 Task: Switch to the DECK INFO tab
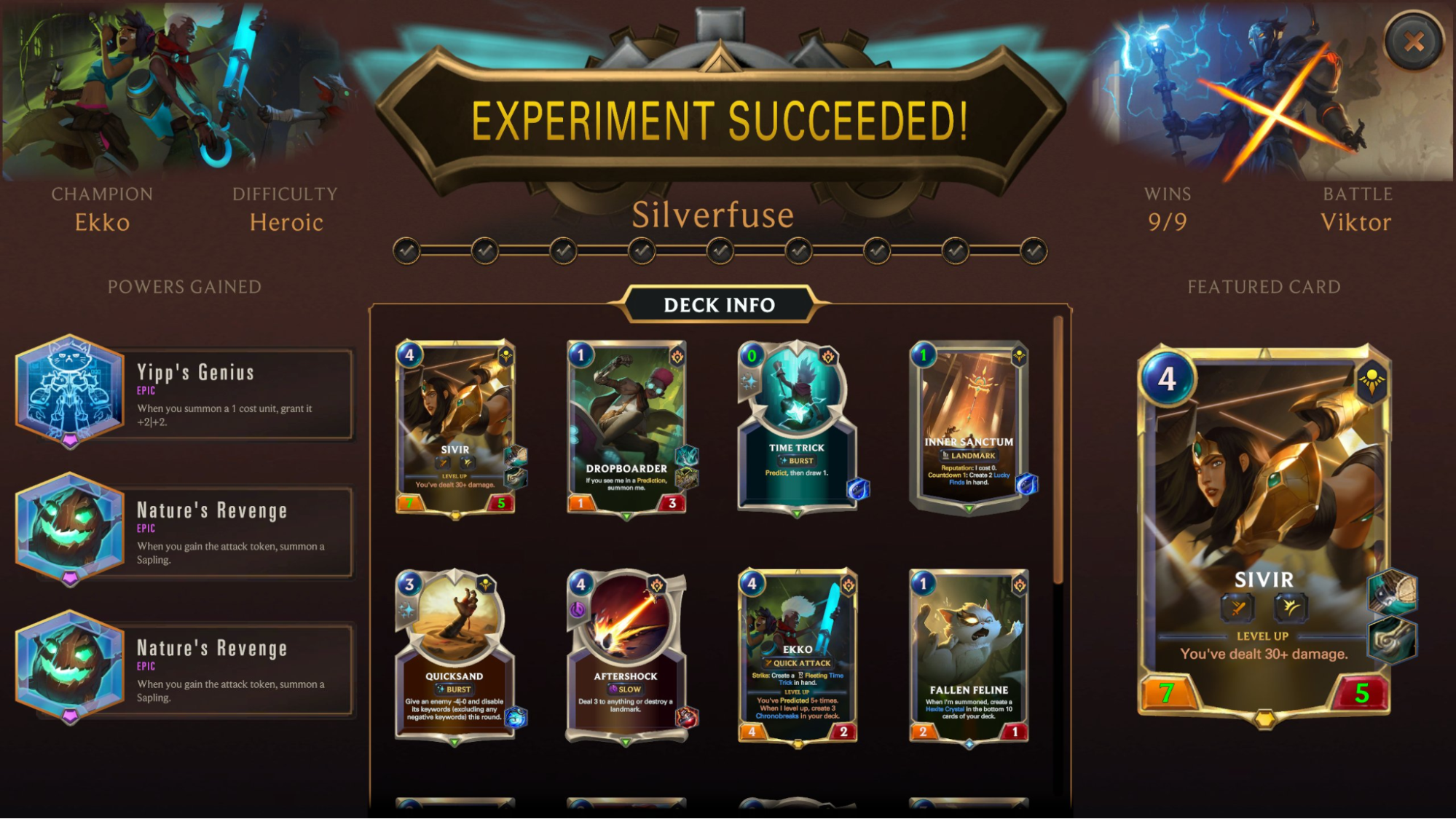point(720,306)
